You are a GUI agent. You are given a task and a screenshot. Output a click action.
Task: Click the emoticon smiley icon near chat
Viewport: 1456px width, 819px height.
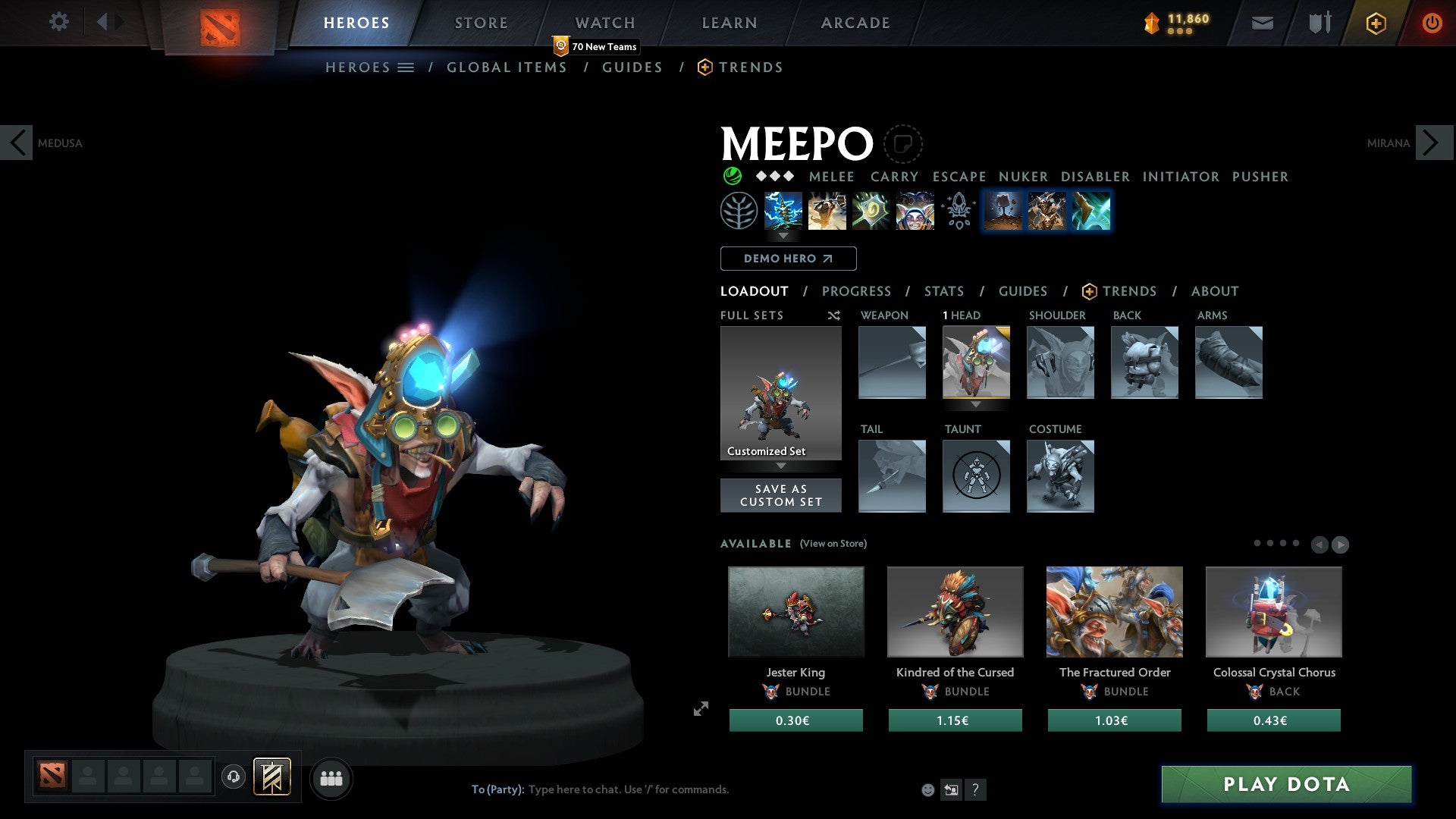coord(927,789)
